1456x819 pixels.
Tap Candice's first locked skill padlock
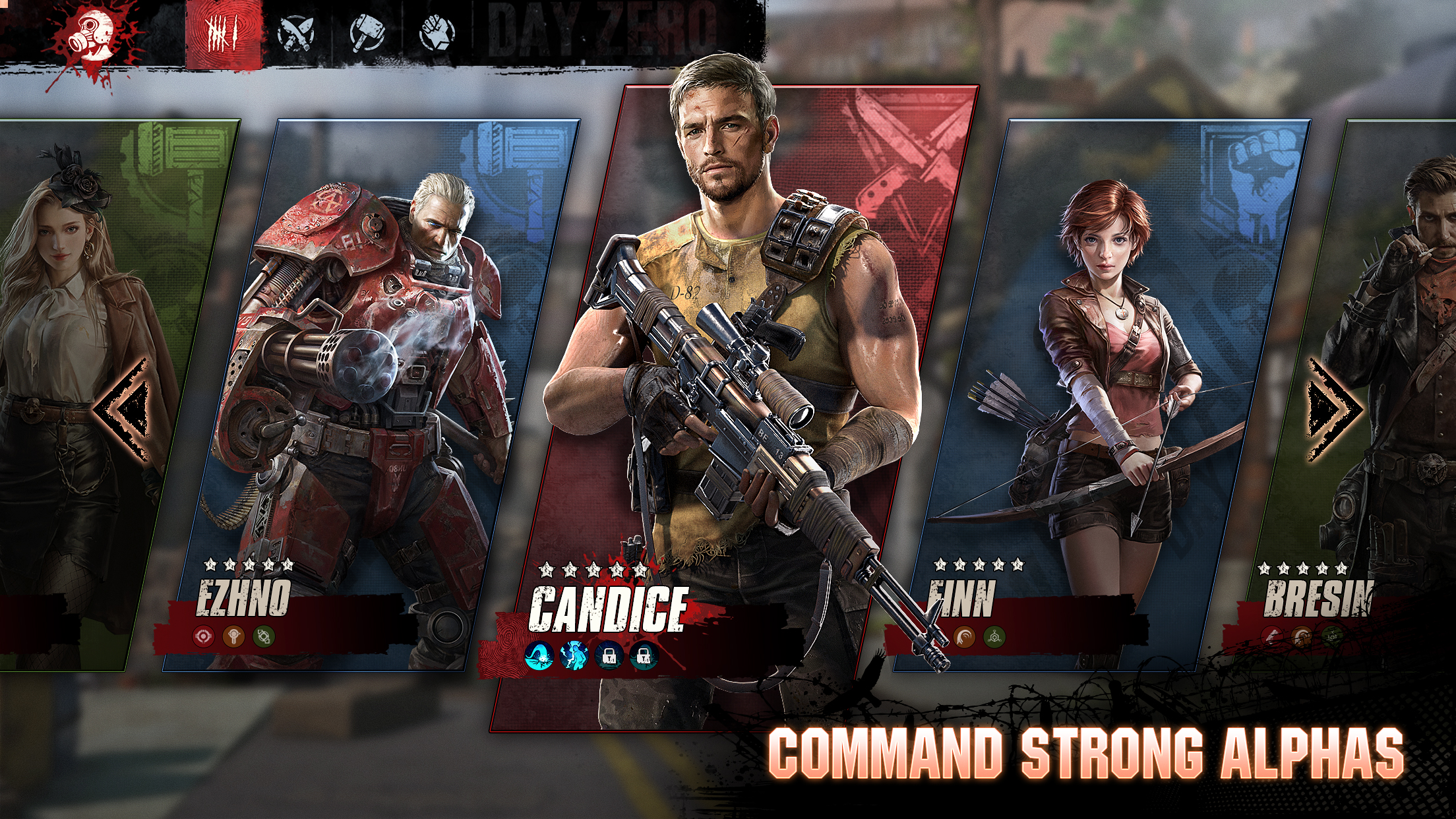point(609,655)
